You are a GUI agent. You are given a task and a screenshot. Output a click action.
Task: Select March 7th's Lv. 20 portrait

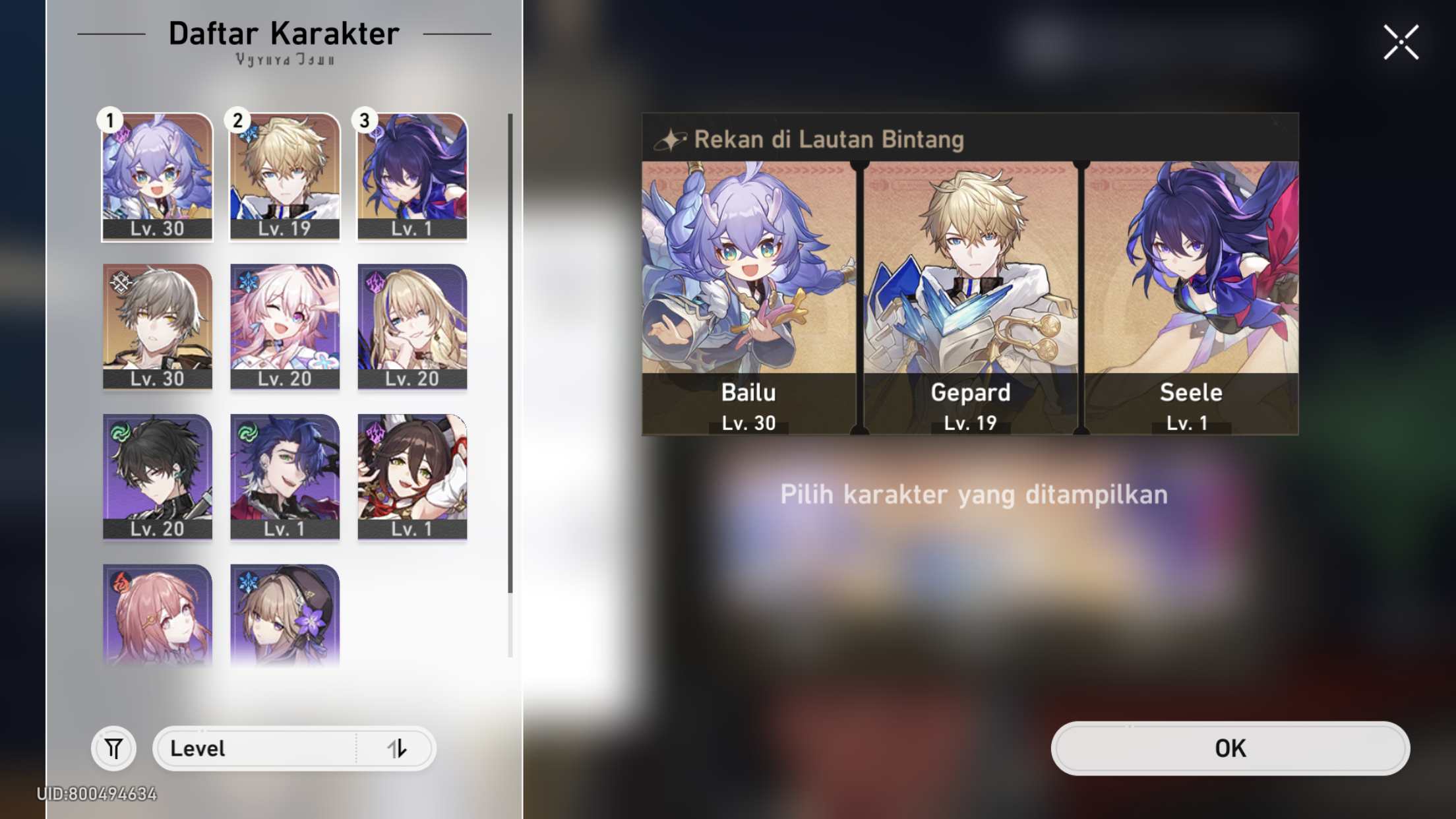tap(285, 324)
